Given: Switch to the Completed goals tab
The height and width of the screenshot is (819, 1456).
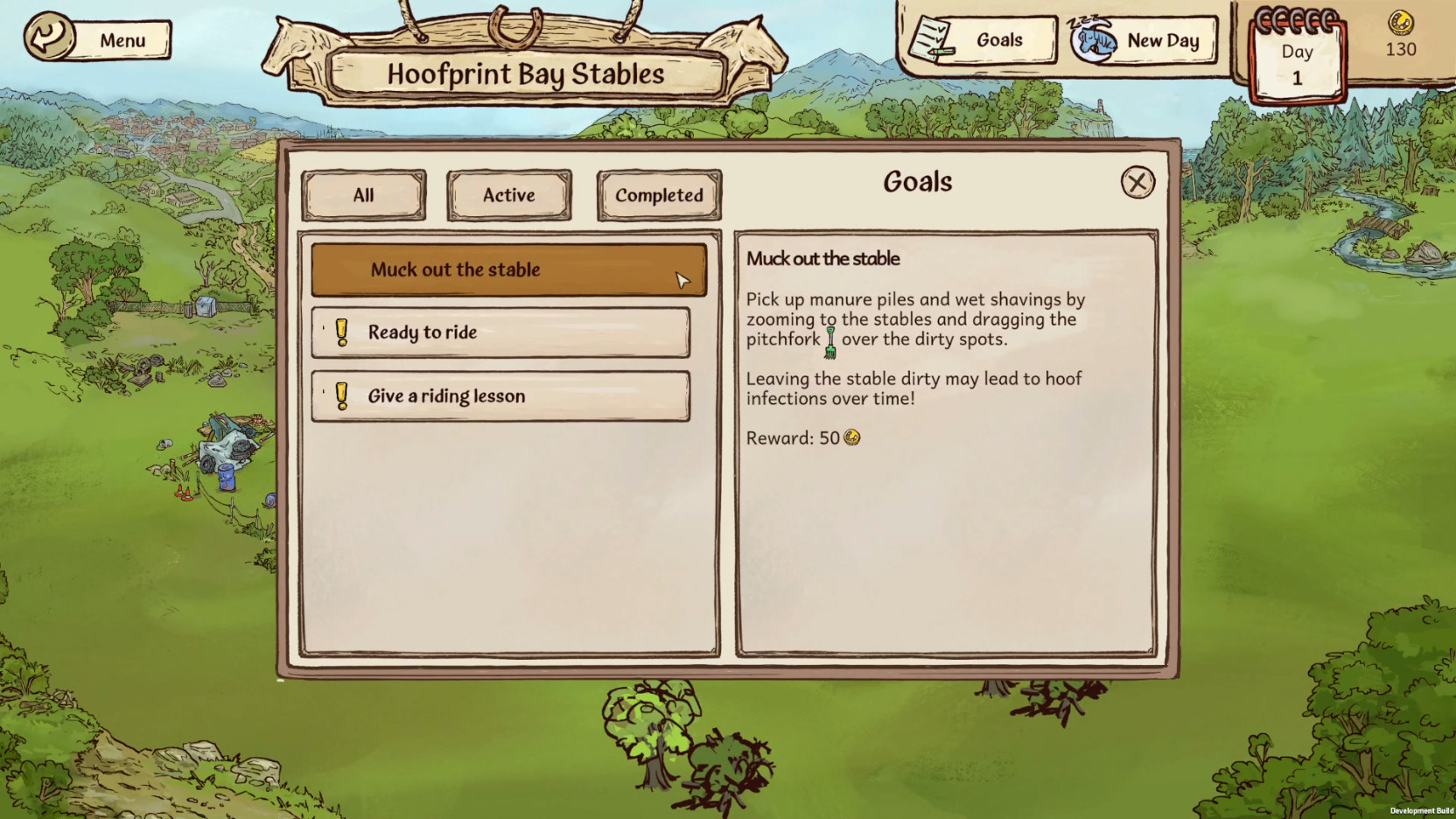Looking at the screenshot, I should 659,195.
